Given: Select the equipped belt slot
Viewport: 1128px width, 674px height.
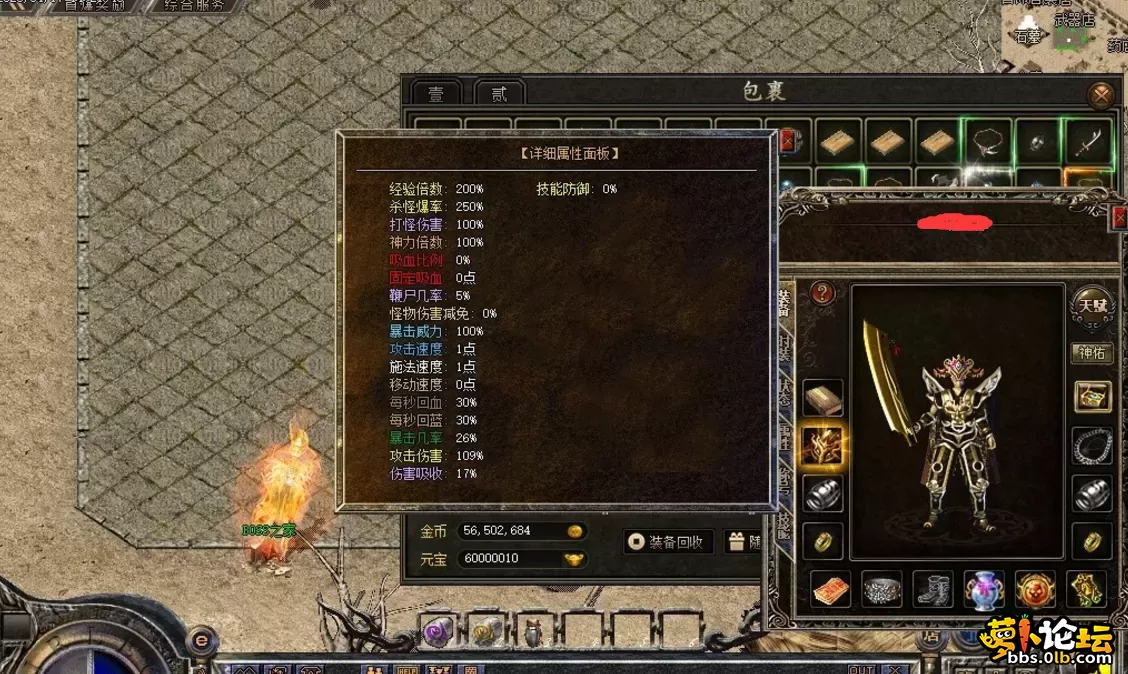Looking at the screenshot, I should tap(882, 589).
